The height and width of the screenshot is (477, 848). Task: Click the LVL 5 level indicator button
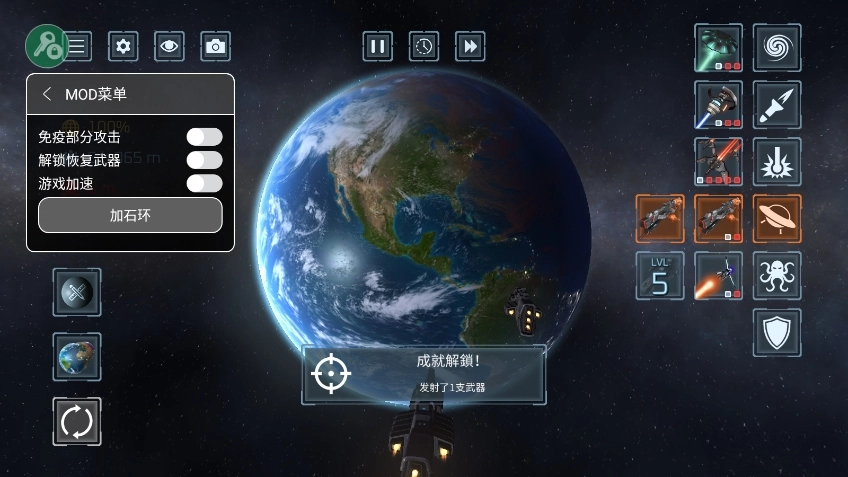pyautogui.click(x=660, y=275)
